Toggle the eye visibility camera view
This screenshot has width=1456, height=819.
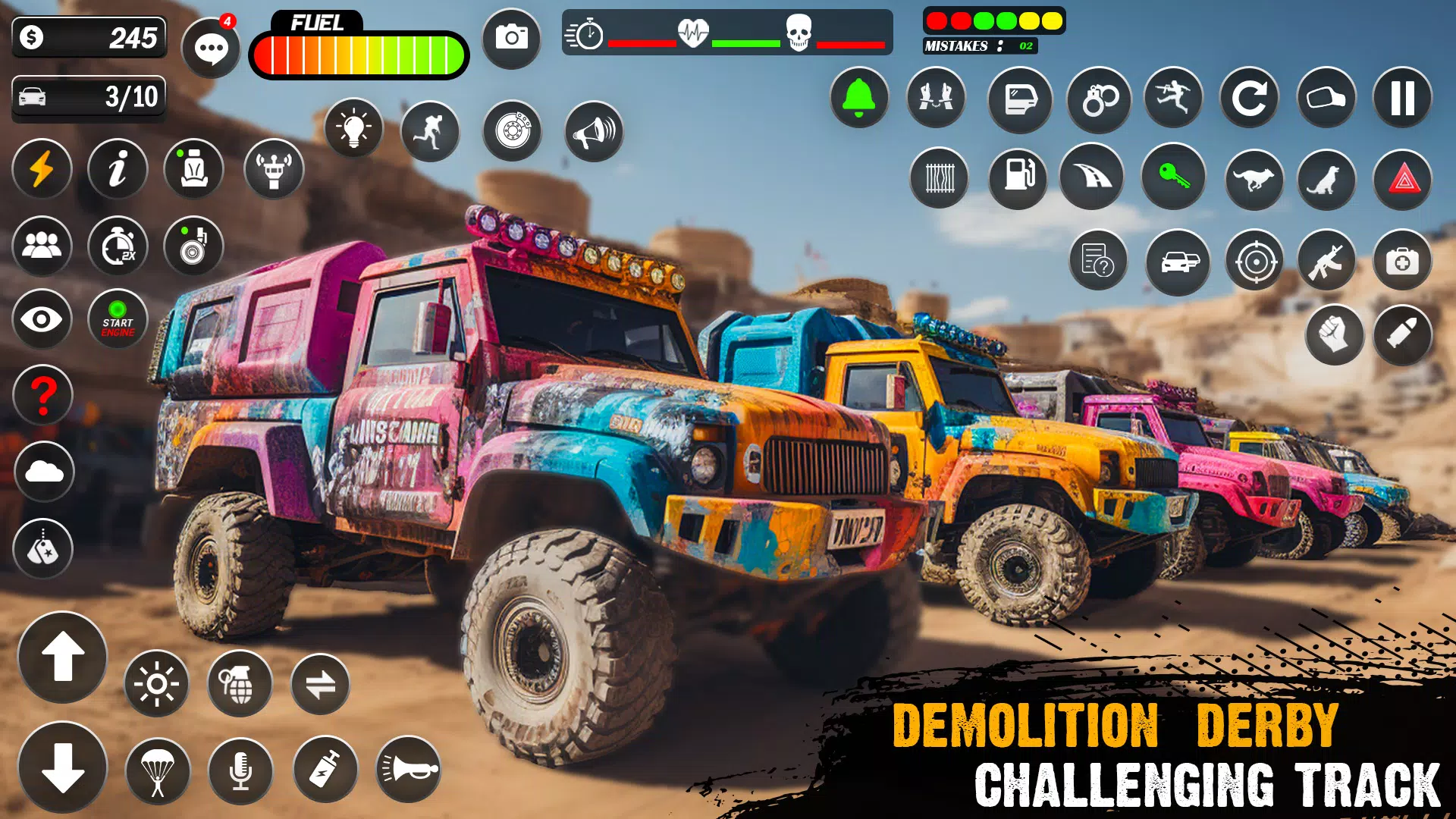[42, 319]
